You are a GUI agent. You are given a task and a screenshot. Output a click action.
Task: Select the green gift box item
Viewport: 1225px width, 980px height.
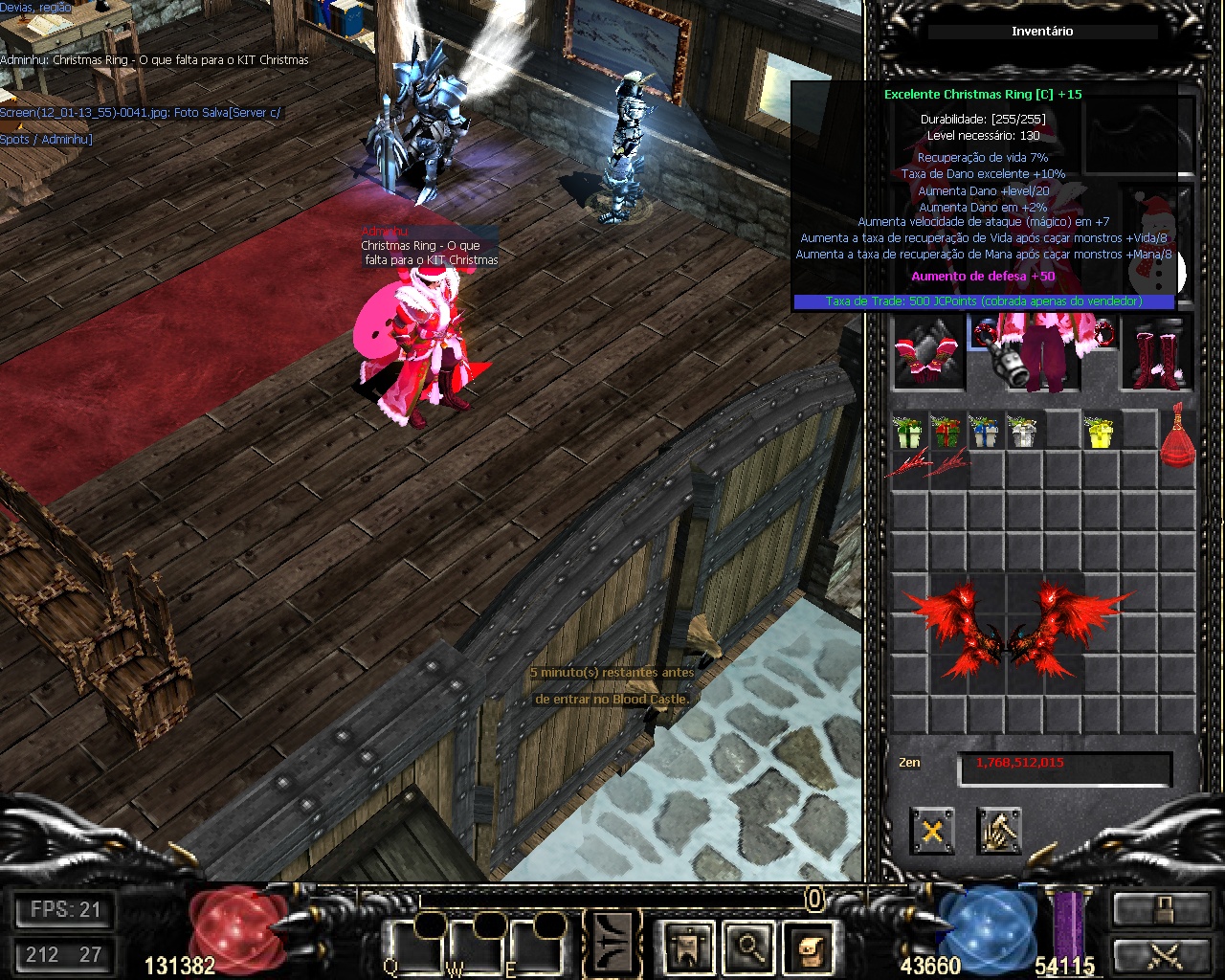point(907,432)
